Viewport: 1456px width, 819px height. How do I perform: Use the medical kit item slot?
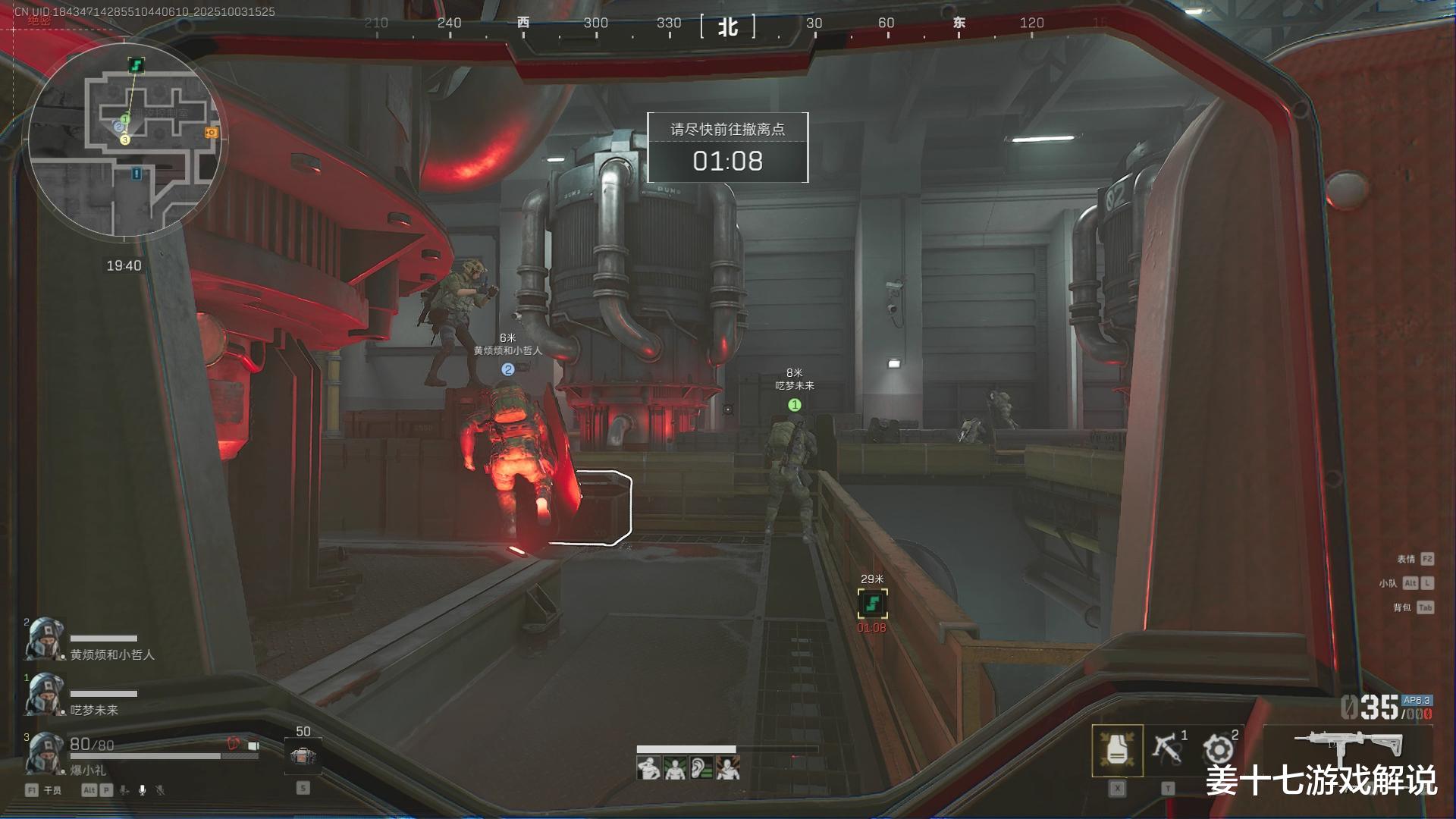(x=303, y=756)
